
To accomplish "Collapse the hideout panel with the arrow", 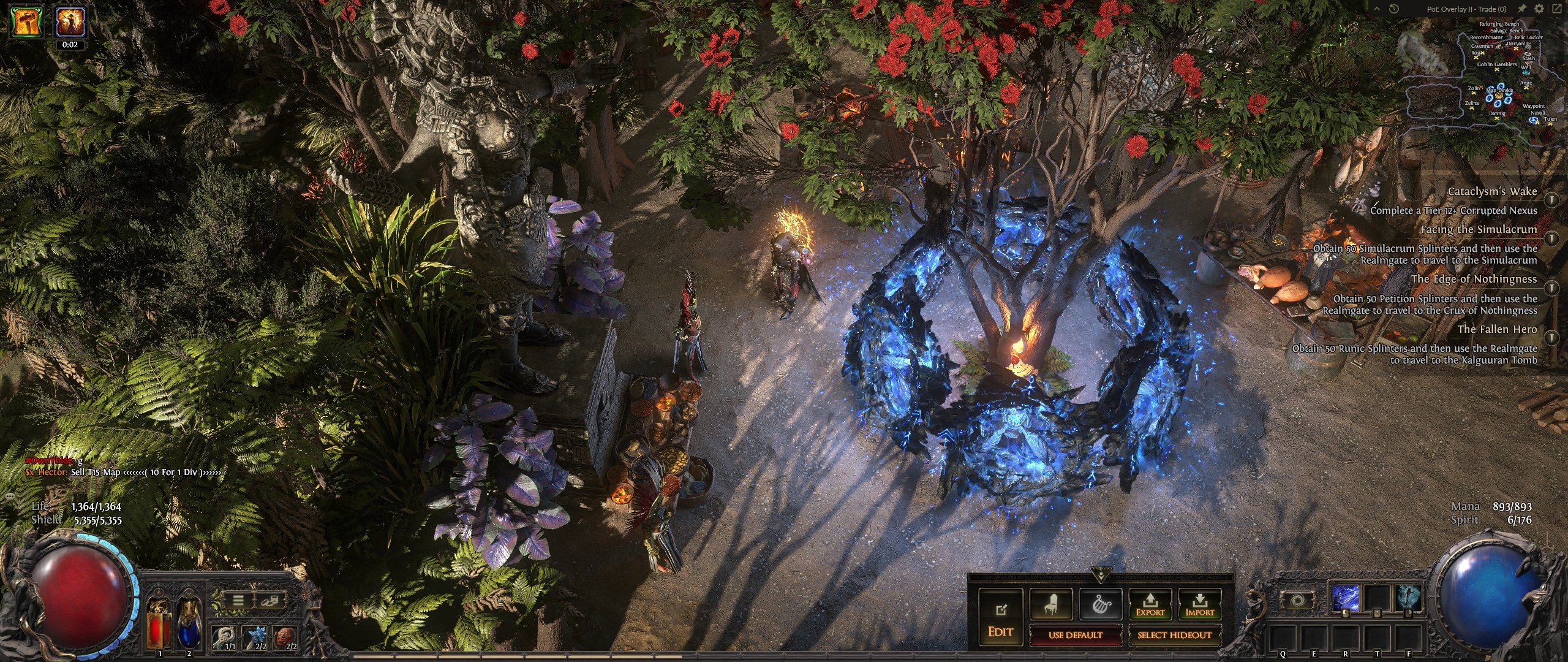I will [1101, 576].
